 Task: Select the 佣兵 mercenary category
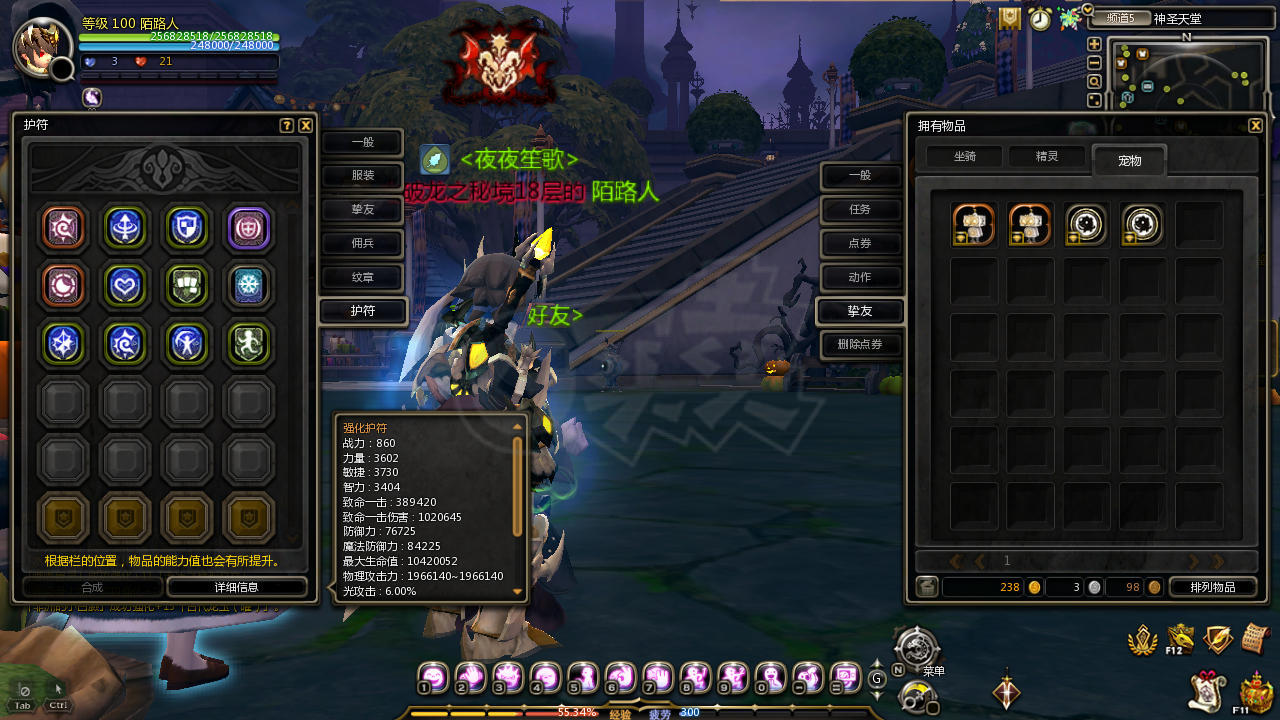[362, 244]
